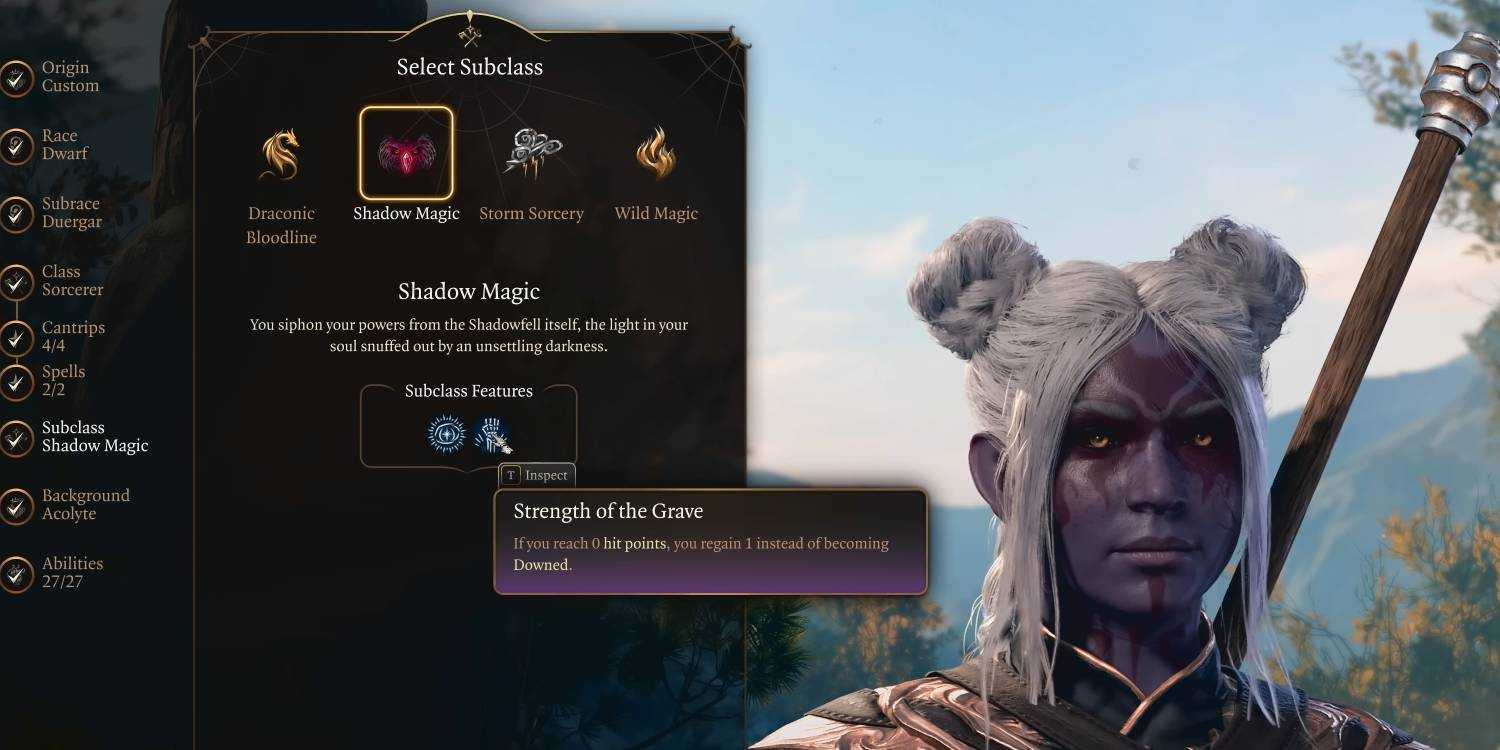Select the Storm Sorcery subclass icon
Viewport: 1500px width, 750px height.
click(531, 150)
